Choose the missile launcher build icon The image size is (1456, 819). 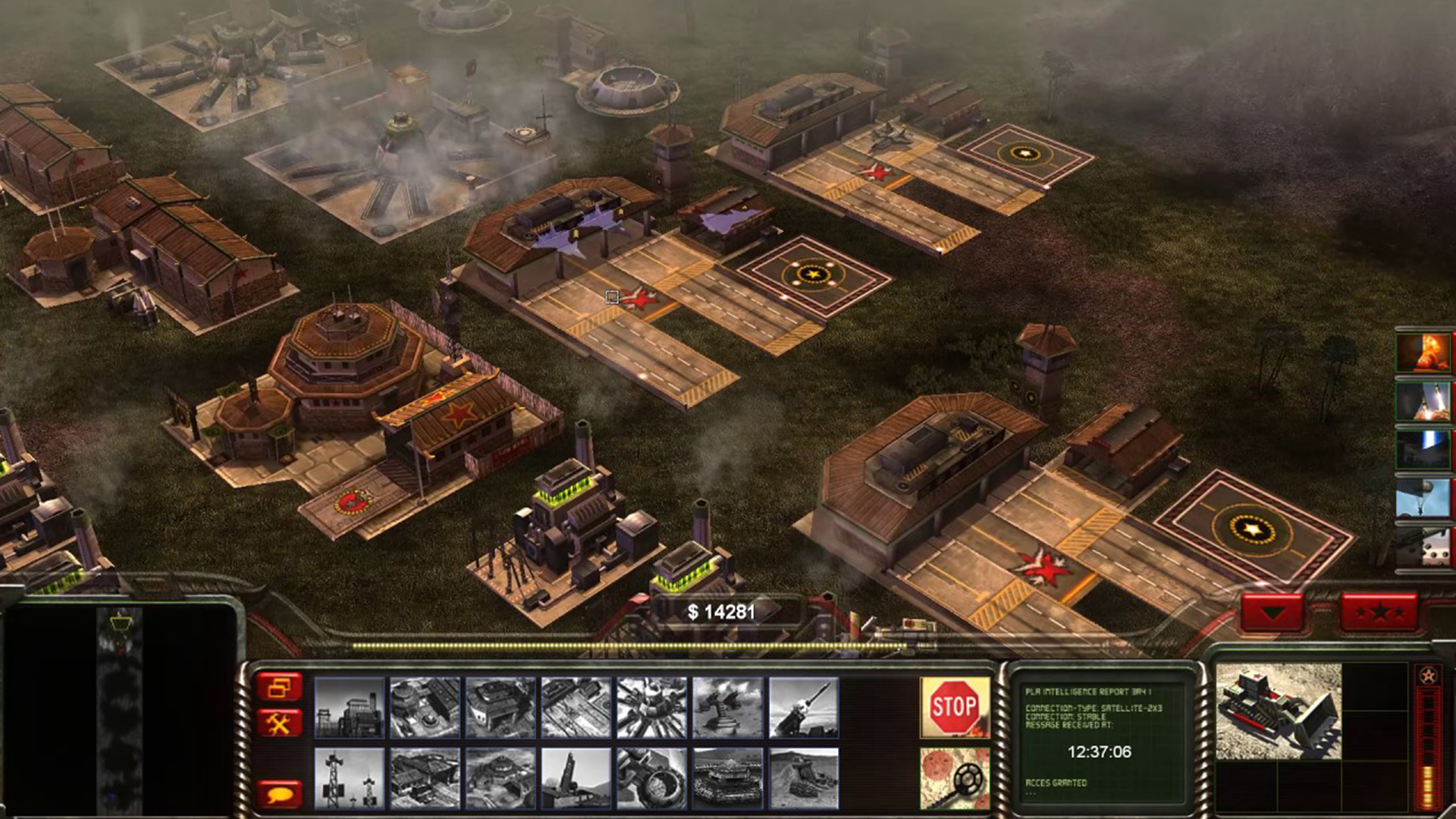point(804,708)
